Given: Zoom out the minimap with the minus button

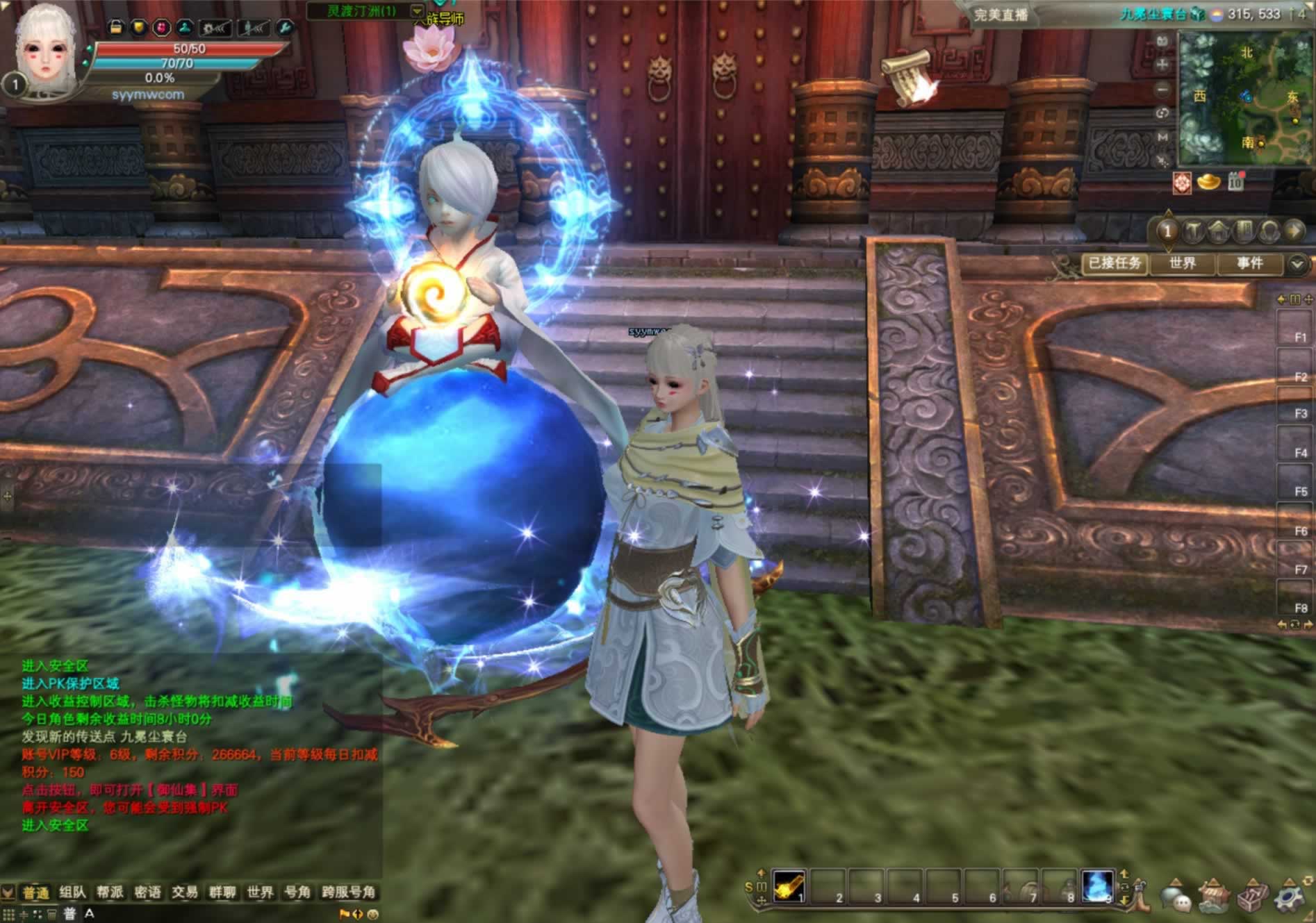Looking at the screenshot, I should (x=1162, y=90).
